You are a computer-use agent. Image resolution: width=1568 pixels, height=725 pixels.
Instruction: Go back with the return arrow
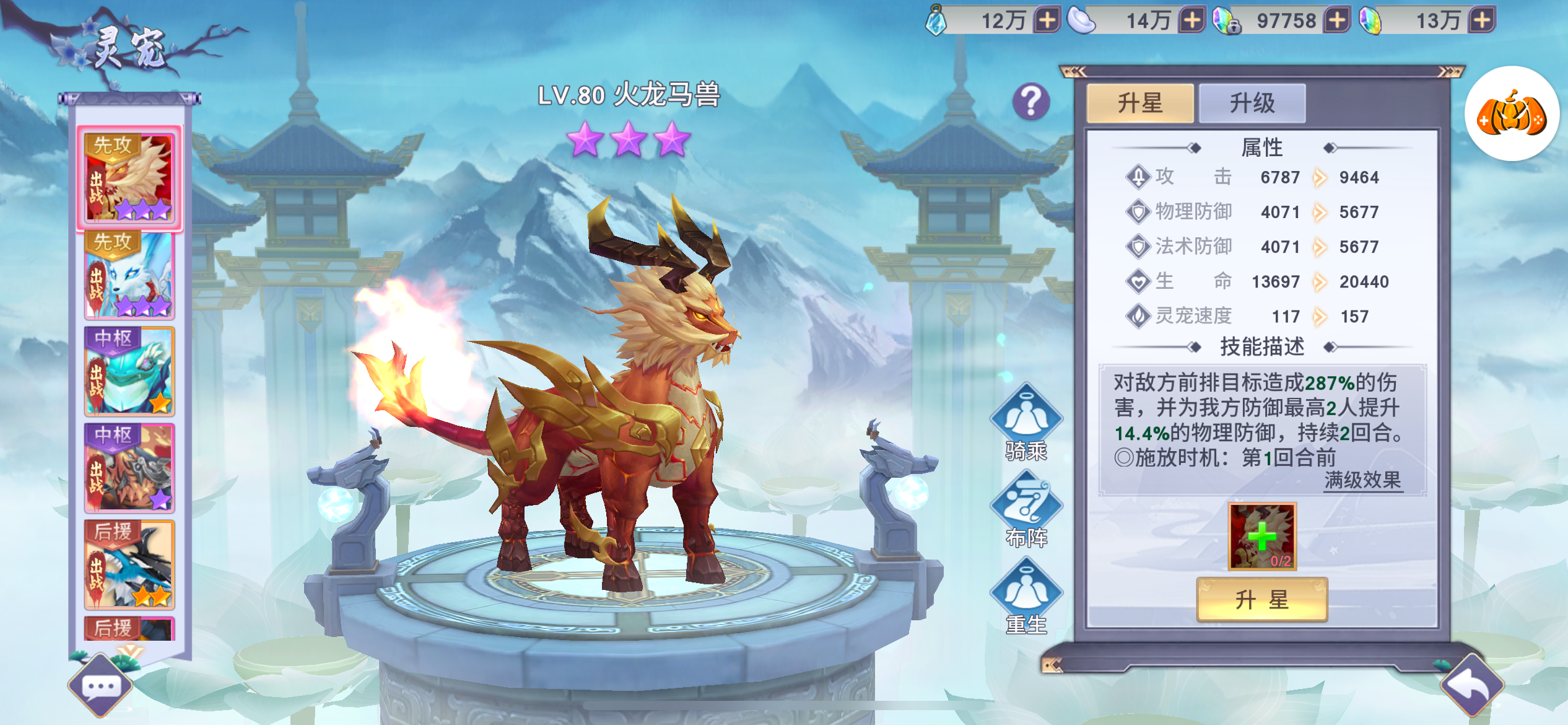(x=1473, y=685)
